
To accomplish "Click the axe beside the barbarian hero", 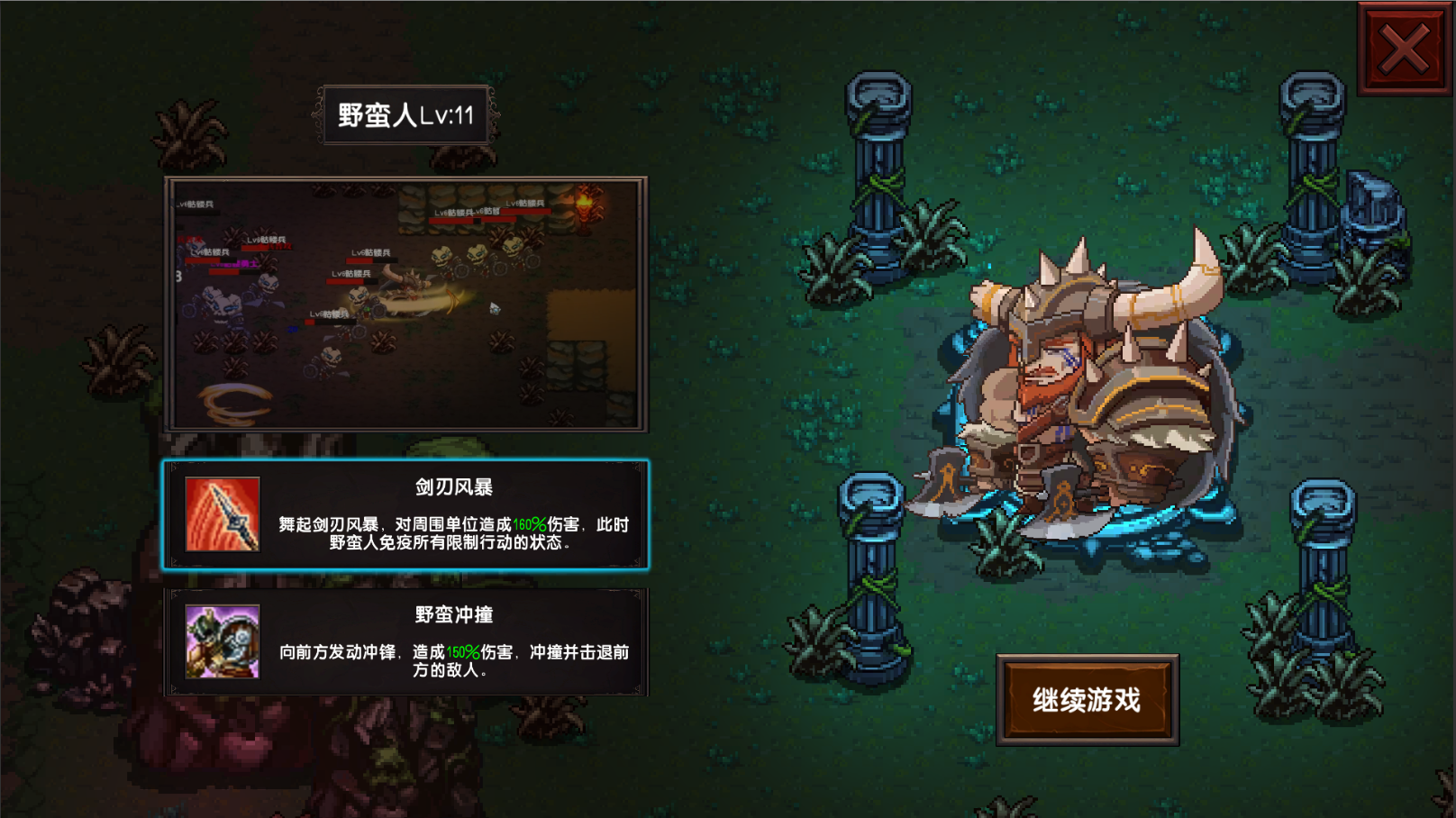I will [x=943, y=486].
